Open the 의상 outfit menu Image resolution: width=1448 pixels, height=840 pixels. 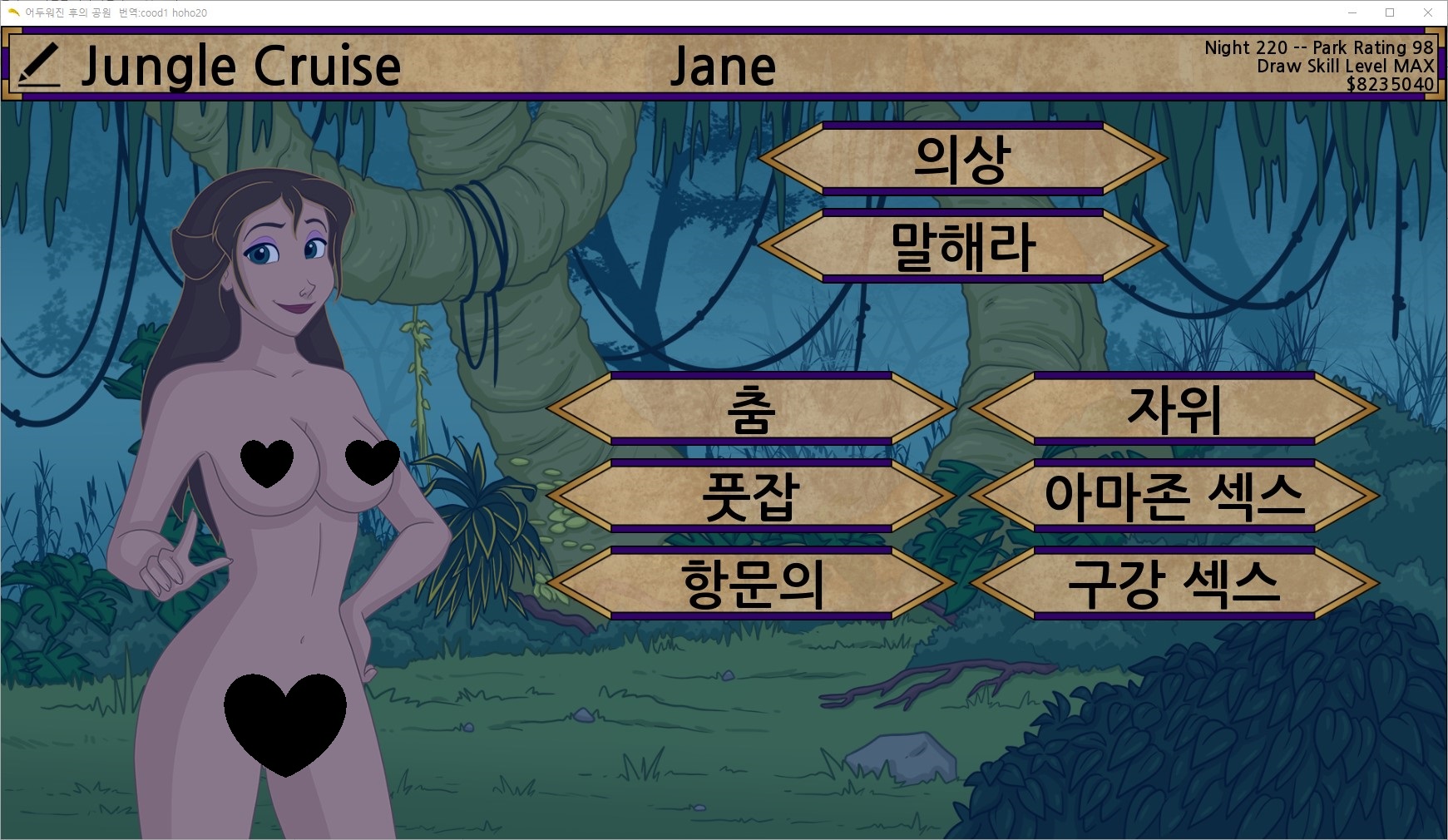click(x=962, y=159)
